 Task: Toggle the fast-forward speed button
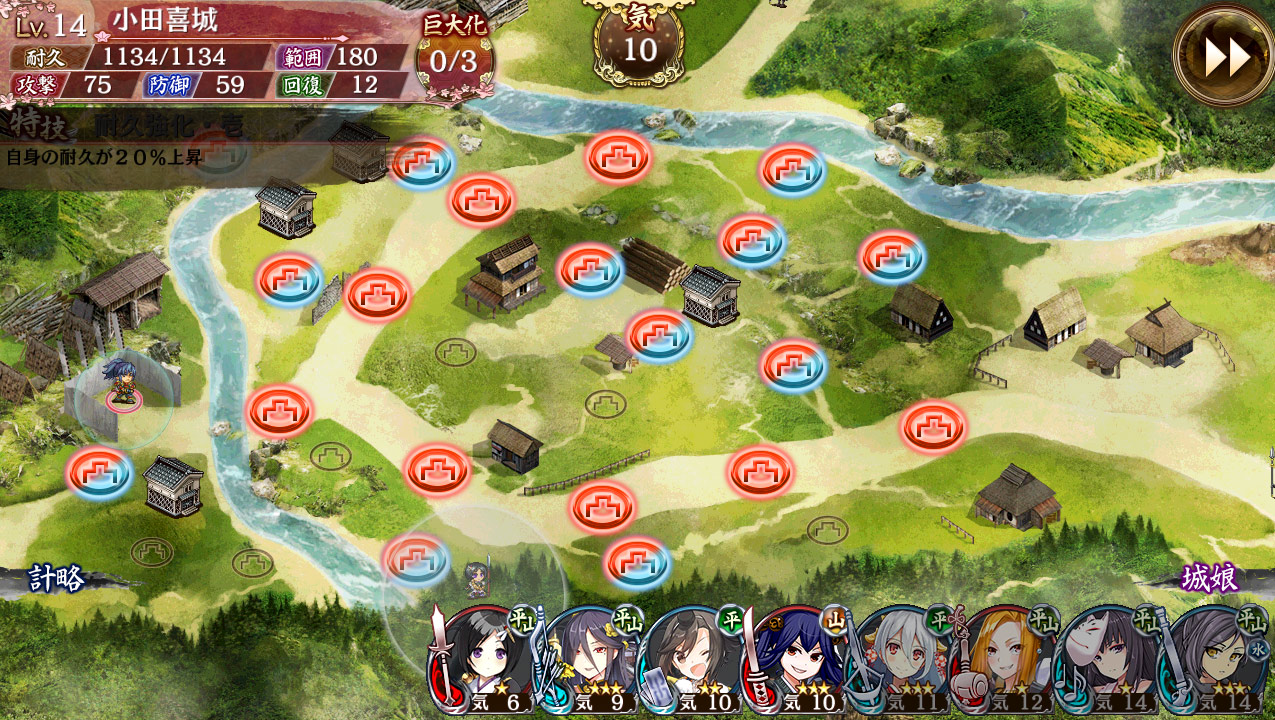1224,57
